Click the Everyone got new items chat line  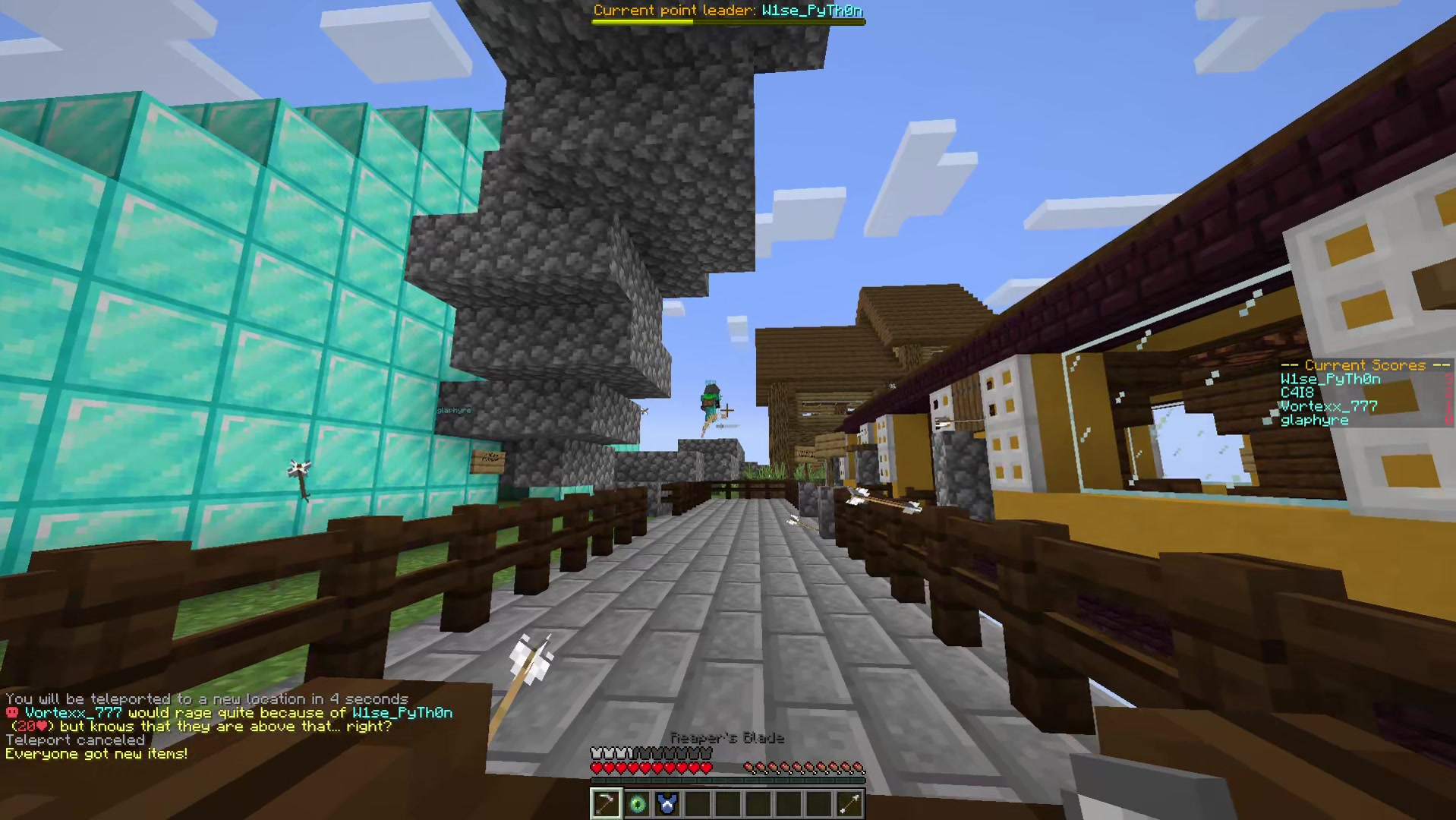(x=96, y=753)
